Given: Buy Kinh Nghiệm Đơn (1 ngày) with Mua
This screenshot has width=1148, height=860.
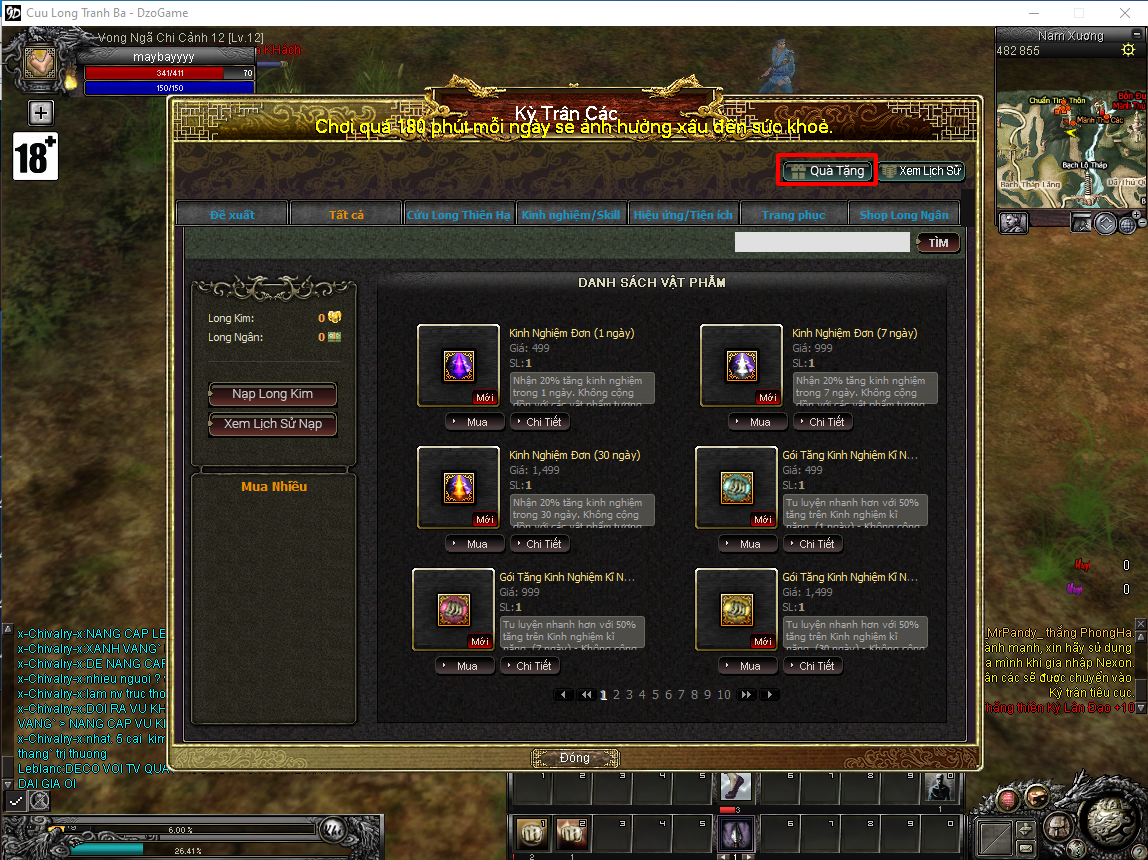Looking at the screenshot, I should 470,422.
